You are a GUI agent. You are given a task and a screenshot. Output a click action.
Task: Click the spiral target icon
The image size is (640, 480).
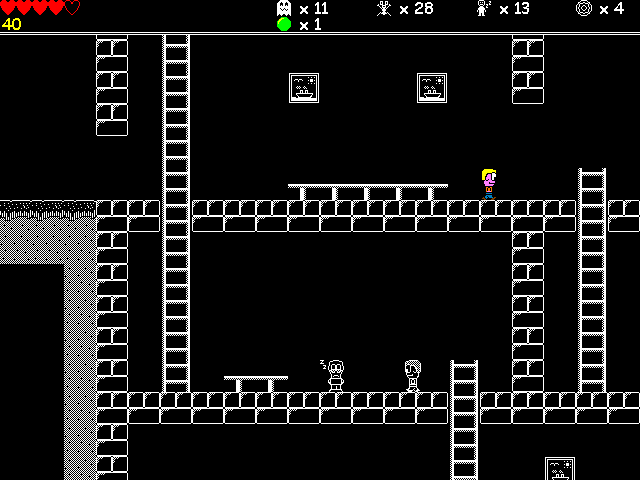(584, 8)
